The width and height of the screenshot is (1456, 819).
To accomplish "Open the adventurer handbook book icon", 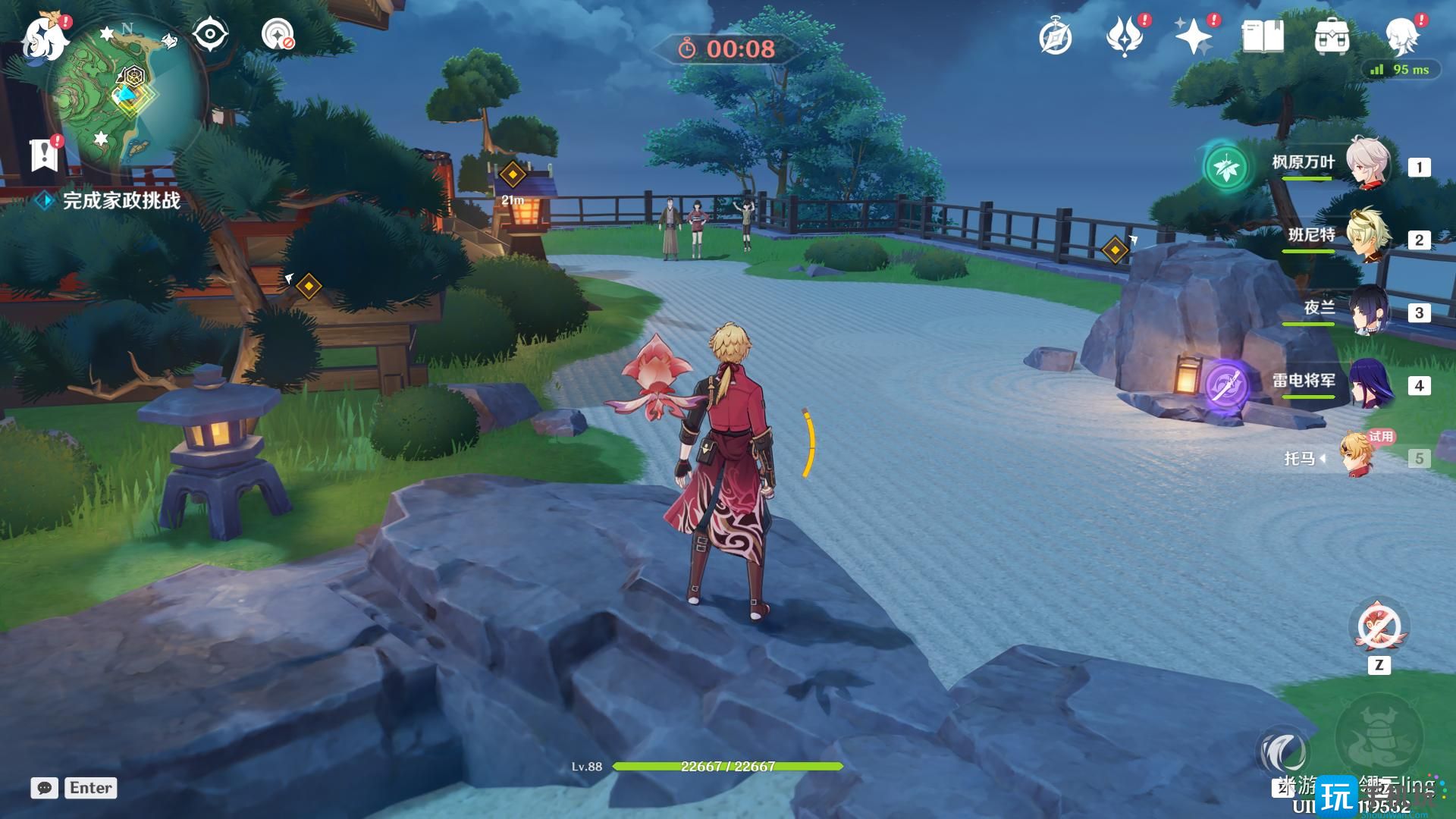I will coord(1263,36).
